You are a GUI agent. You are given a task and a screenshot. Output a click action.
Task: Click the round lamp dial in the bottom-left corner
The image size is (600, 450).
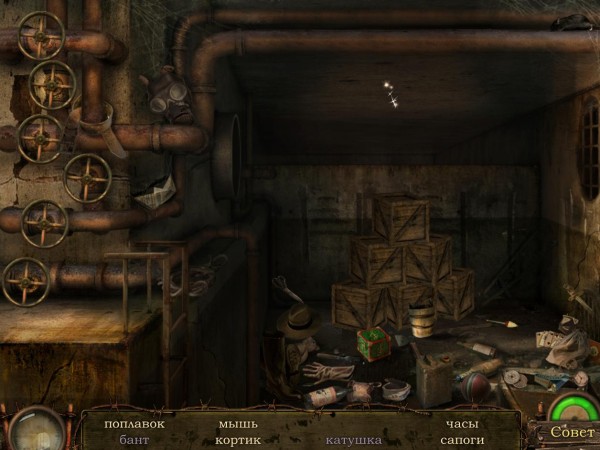pyautogui.click(x=38, y=430)
